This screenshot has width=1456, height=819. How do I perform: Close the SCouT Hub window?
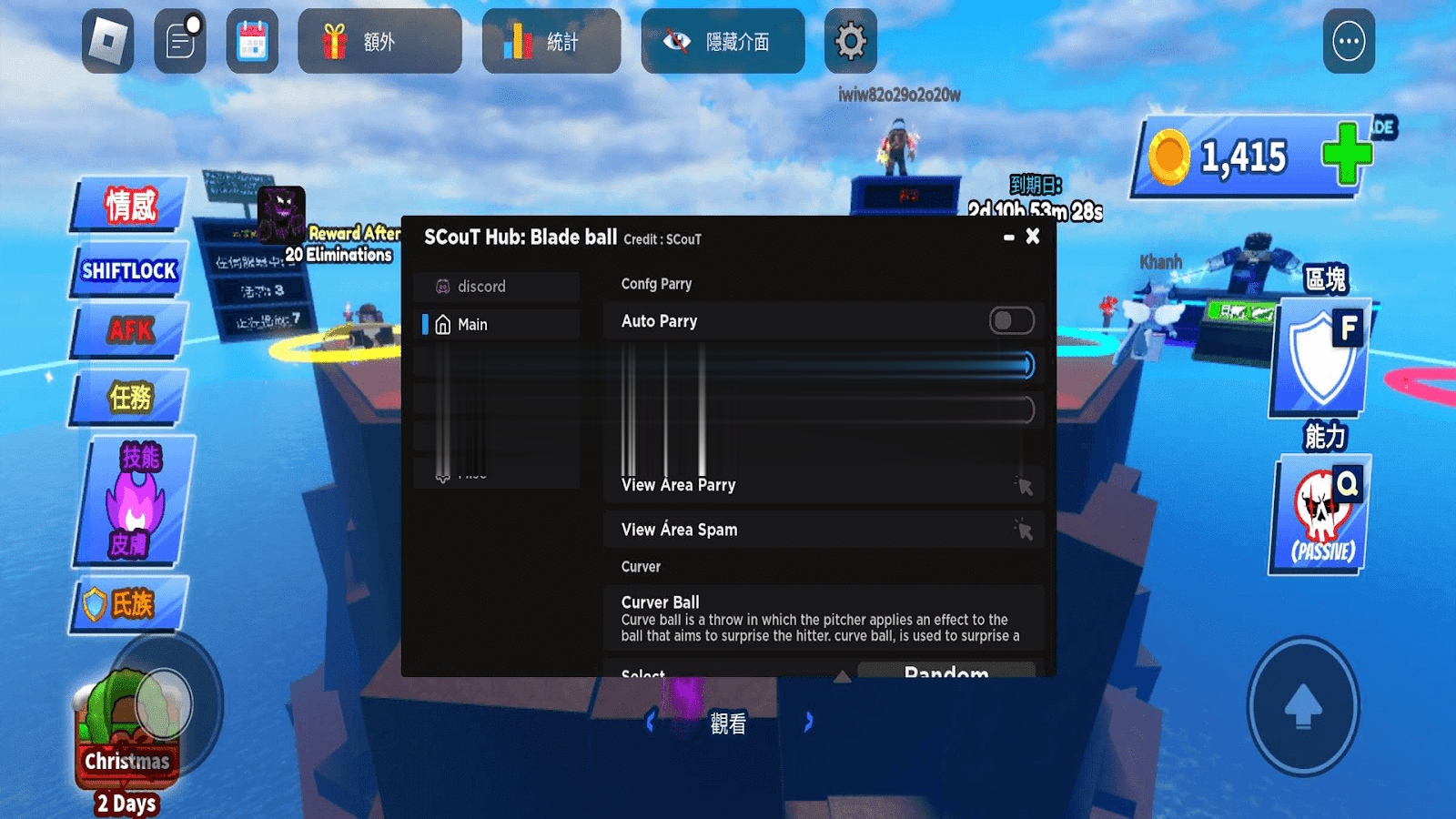[1033, 237]
